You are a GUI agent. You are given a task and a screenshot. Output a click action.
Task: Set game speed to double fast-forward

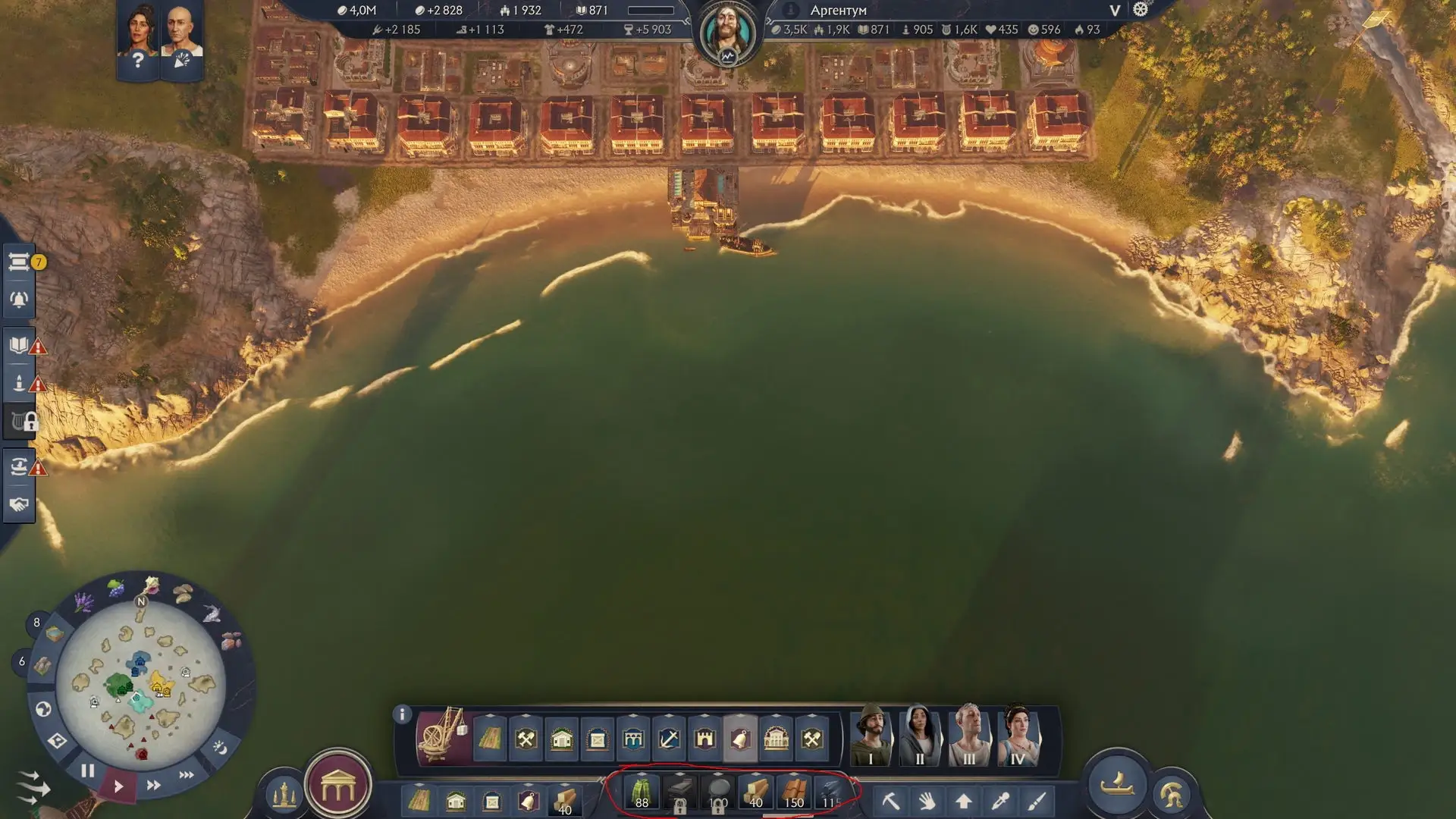[x=153, y=785]
